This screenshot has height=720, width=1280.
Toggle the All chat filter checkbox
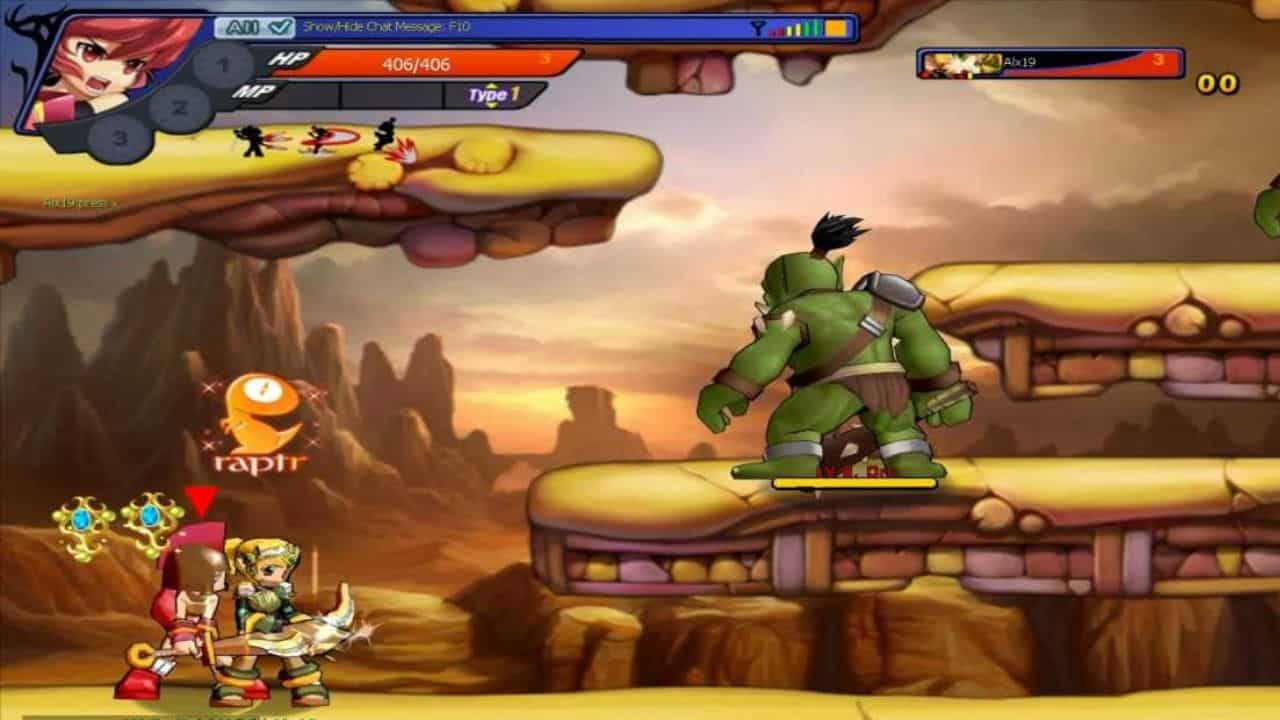click(x=282, y=28)
